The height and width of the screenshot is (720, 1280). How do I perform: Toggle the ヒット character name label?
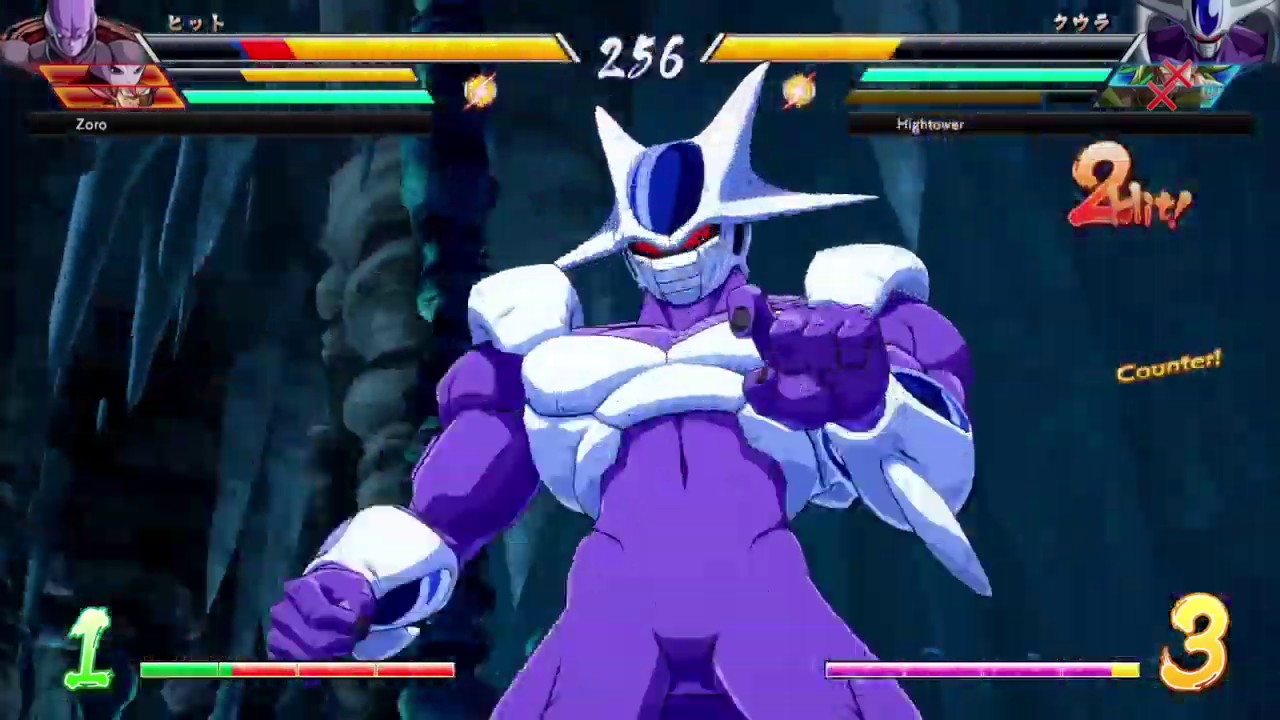click(x=197, y=23)
